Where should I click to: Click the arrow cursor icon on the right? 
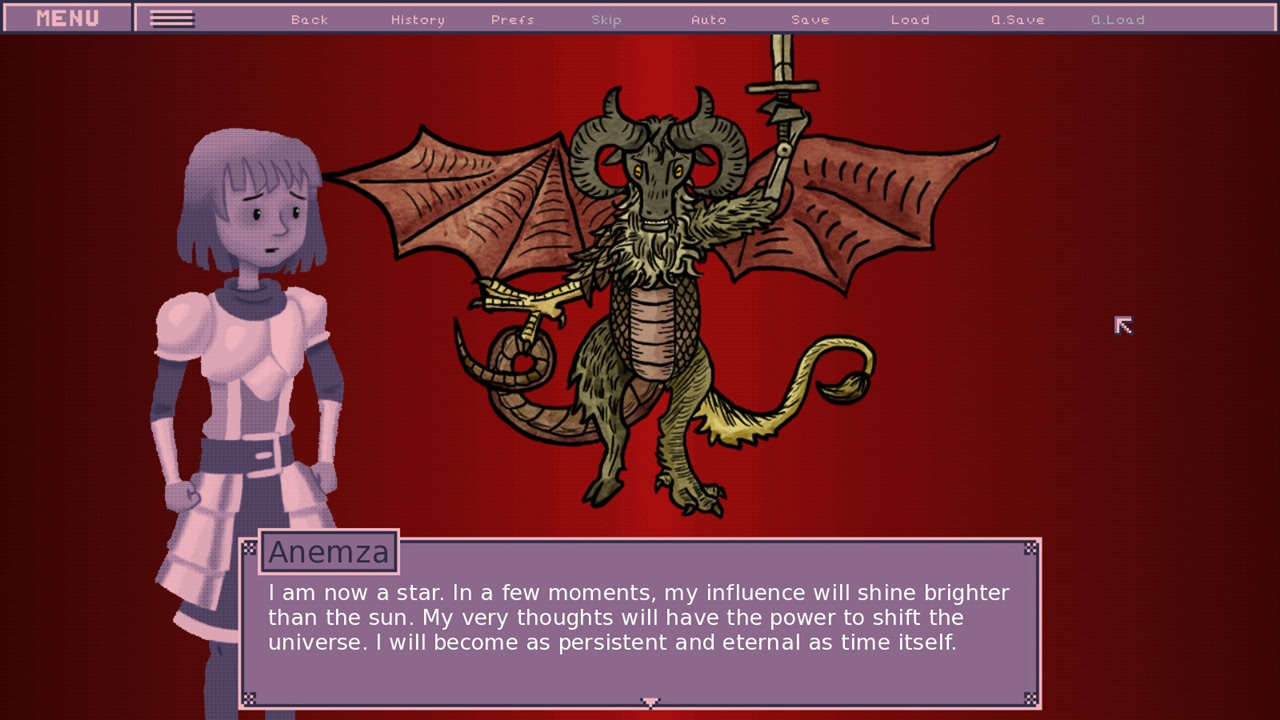tap(1122, 325)
